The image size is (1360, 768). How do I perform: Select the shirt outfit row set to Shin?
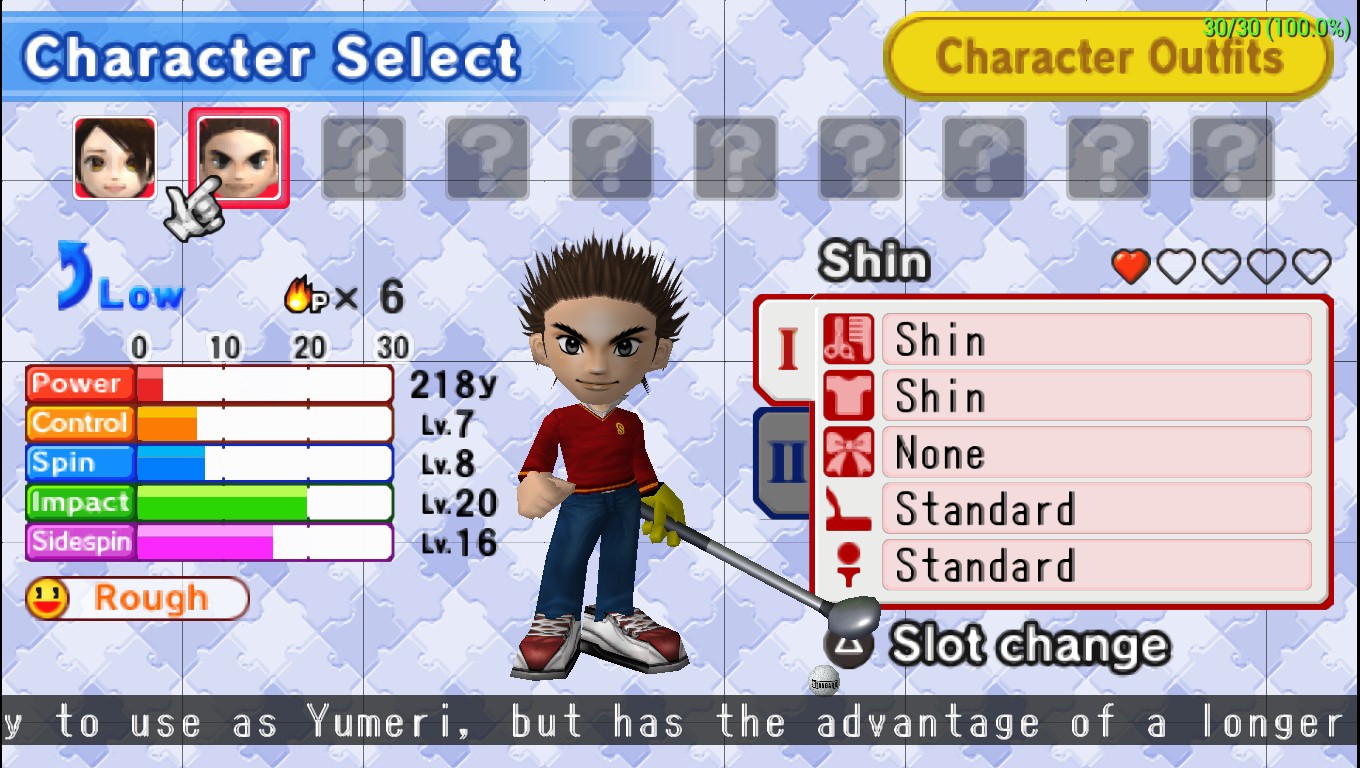pos(1067,396)
